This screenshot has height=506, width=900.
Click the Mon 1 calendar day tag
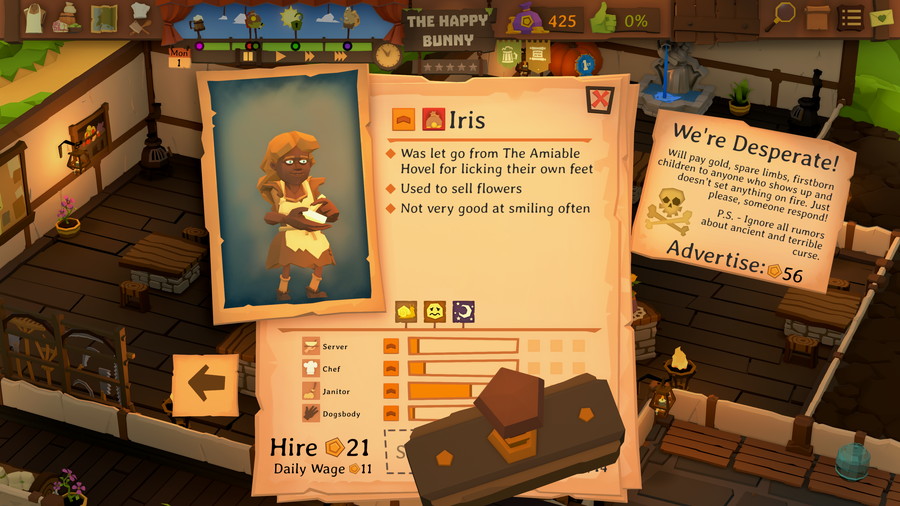(x=180, y=57)
